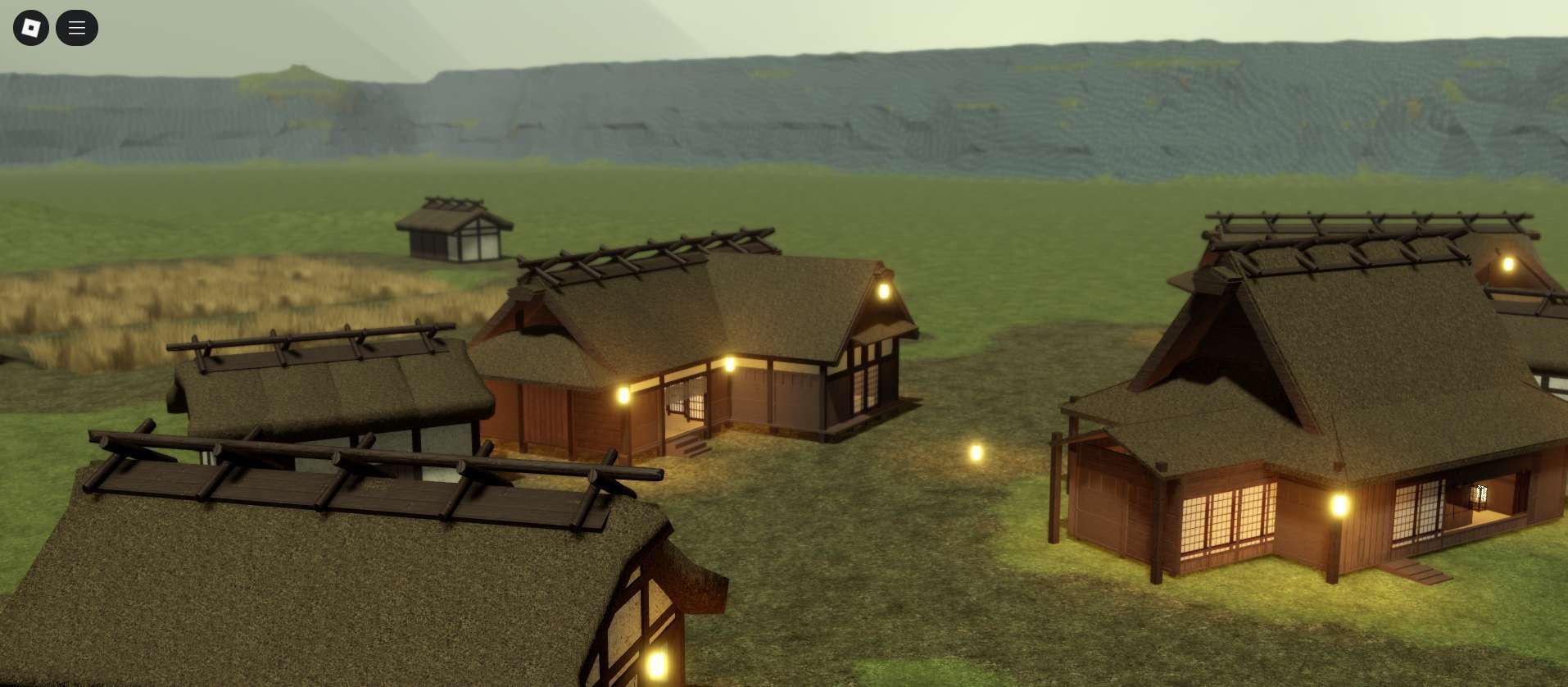Open the hamburger list menu
Screen dimensions: 1568x687
click(77, 28)
